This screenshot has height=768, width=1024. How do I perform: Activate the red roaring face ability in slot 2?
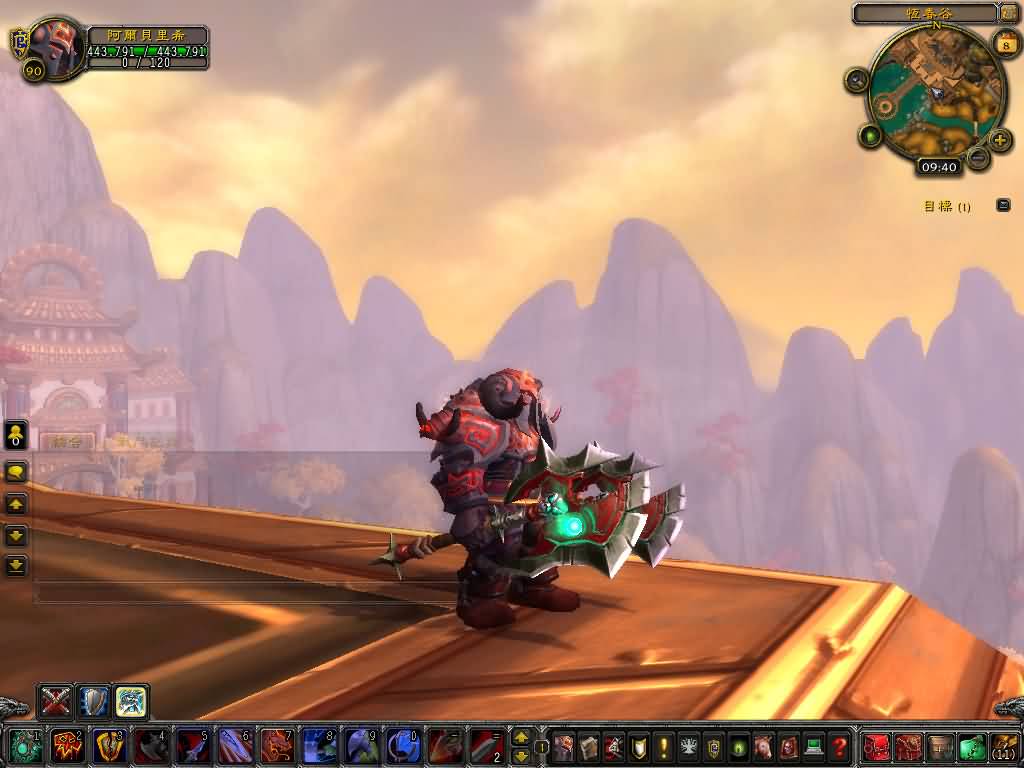[68, 746]
